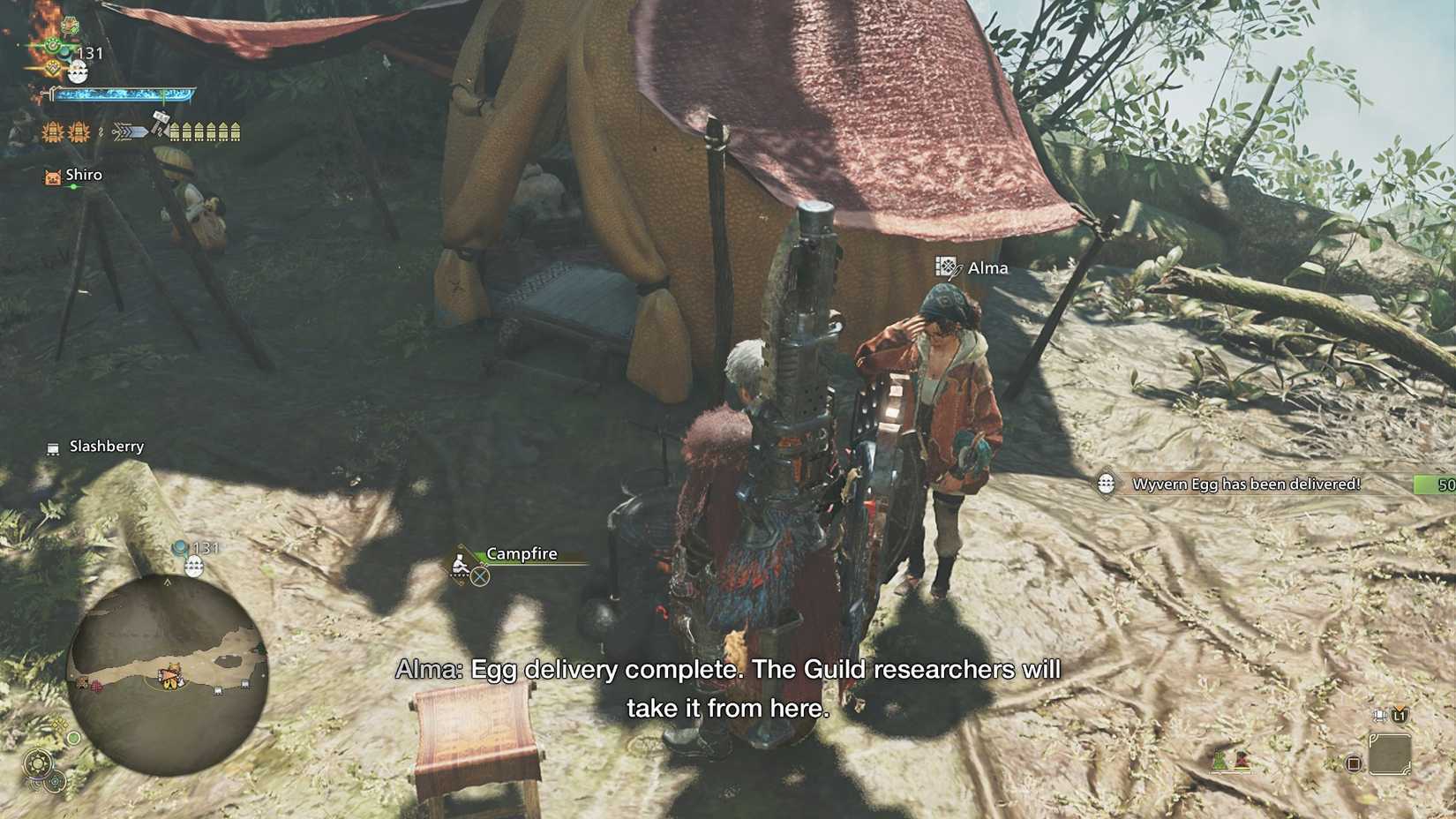Select the Campfire marker icon
Screen dimensions: 1456x819
[462, 564]
